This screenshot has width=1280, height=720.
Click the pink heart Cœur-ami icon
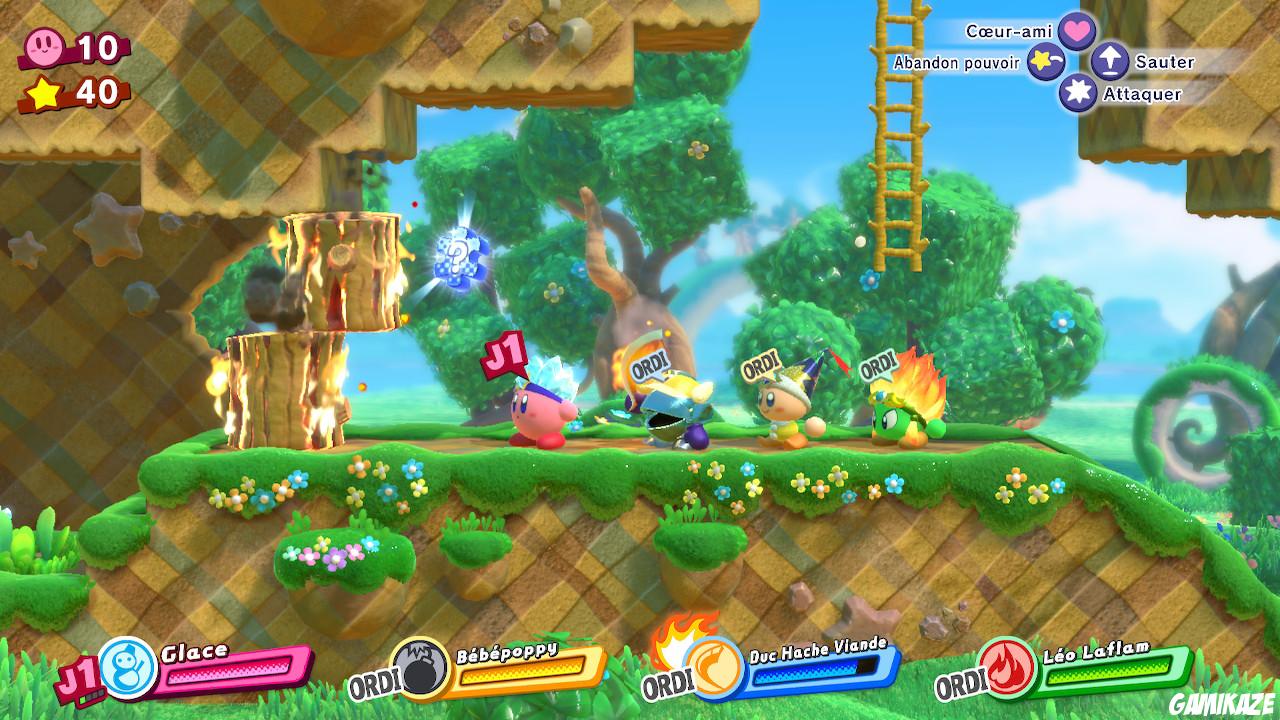(1079, 31)
